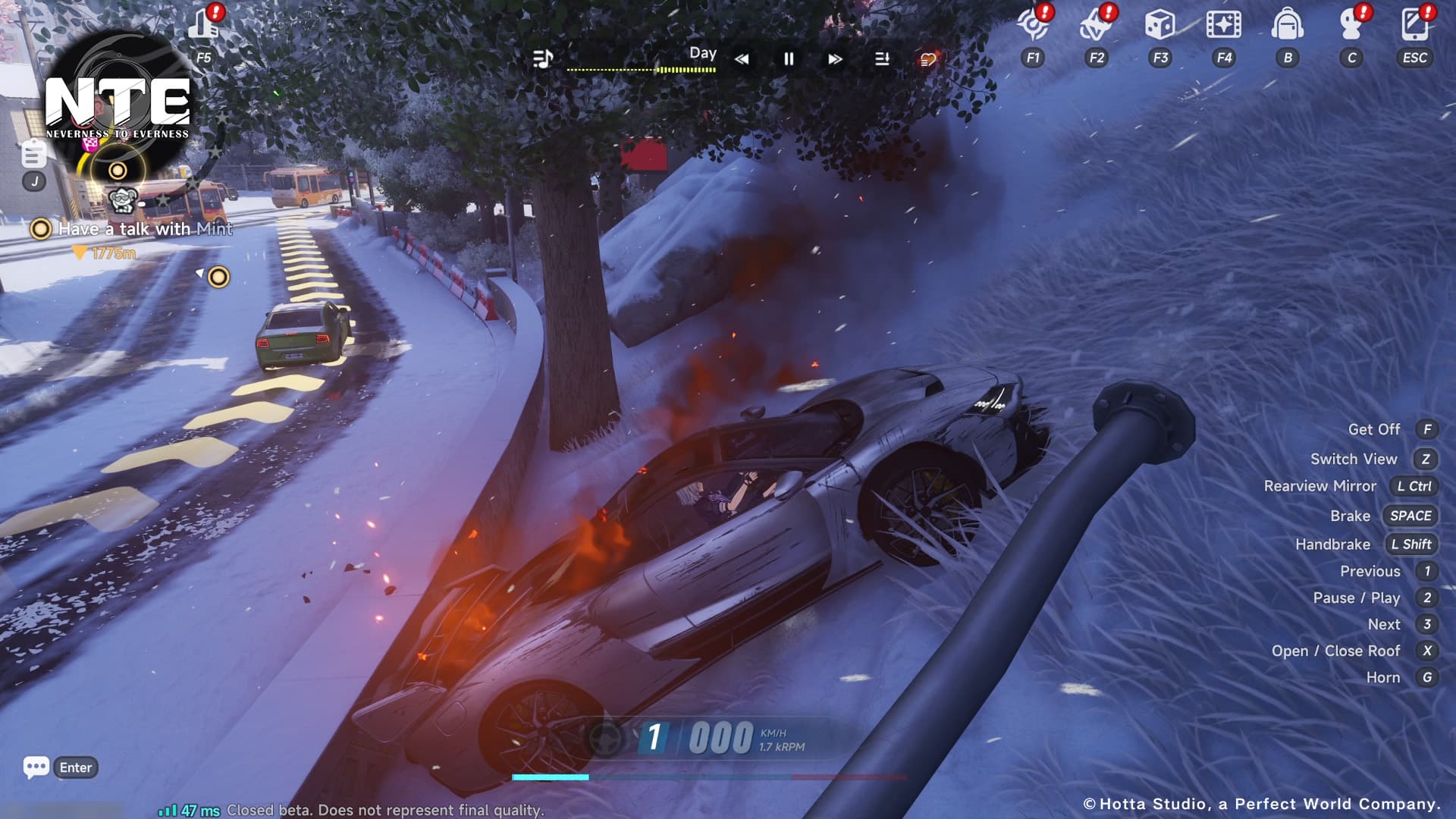Click the circular minimap
The height and width of the screenshot is (819, 1456).
[118, 106]
